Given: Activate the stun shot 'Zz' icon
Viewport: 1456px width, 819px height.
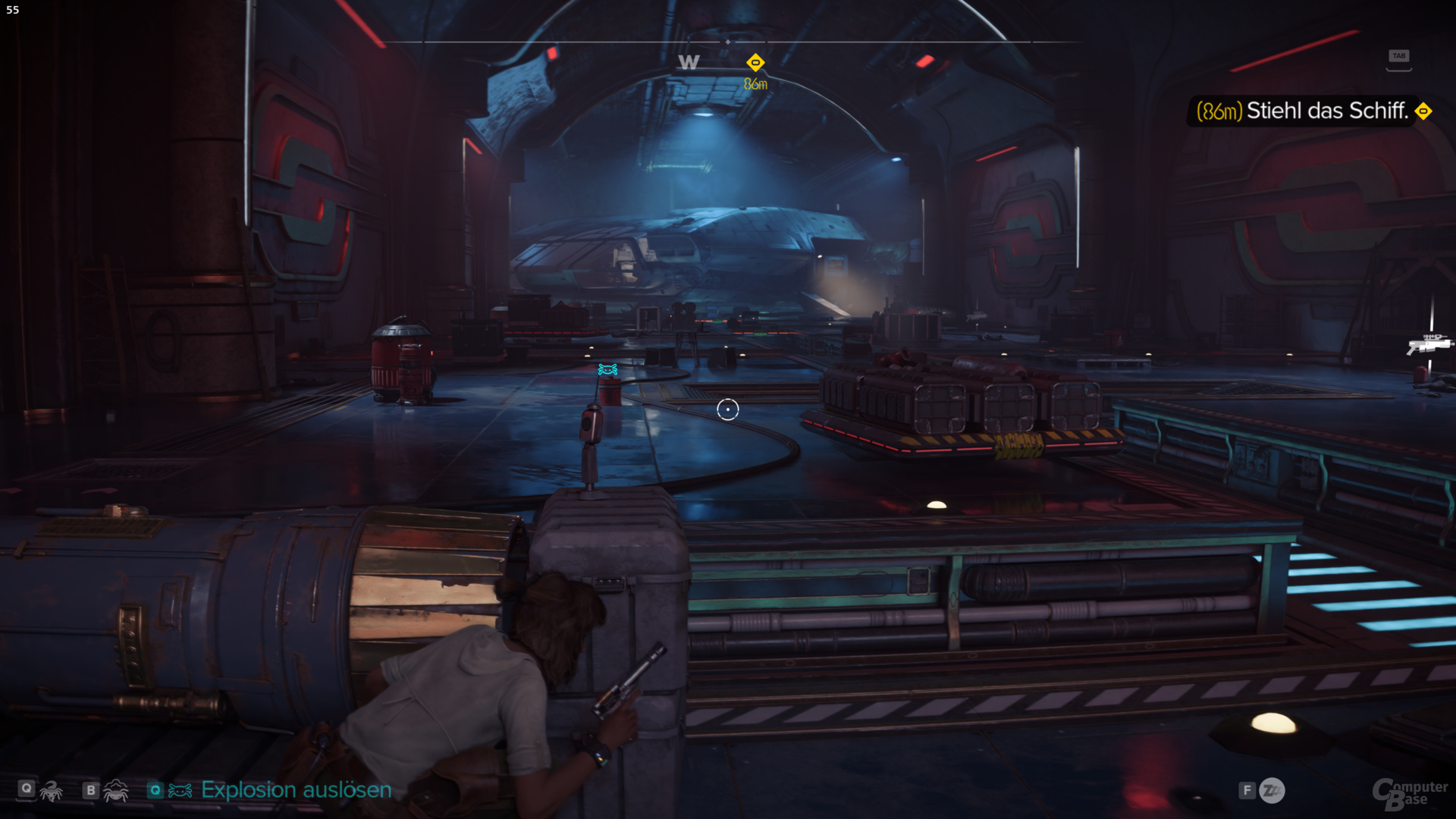Looking at the screenshot, I should click(1272, 791).
